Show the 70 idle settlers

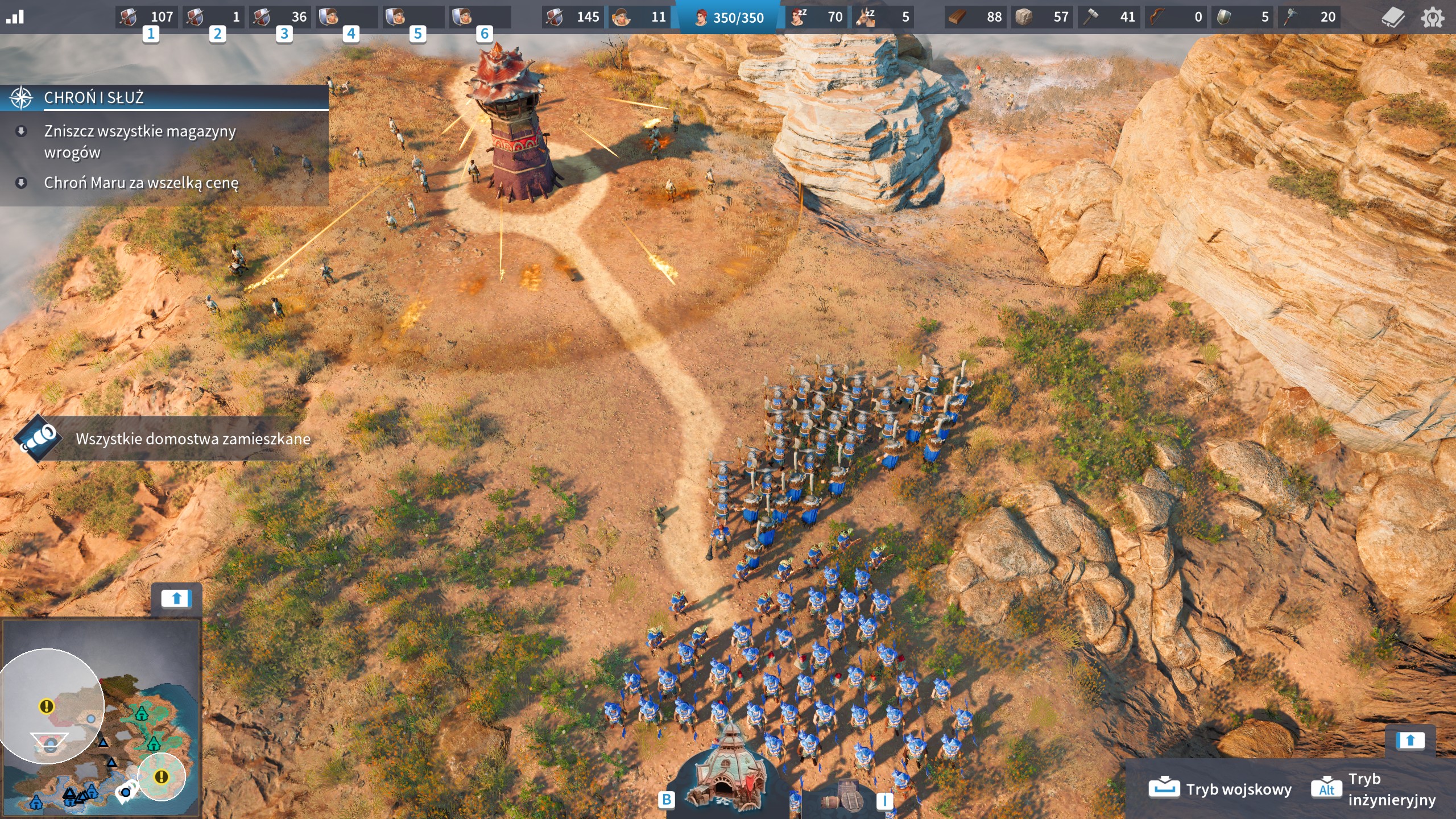pos(818,17)
